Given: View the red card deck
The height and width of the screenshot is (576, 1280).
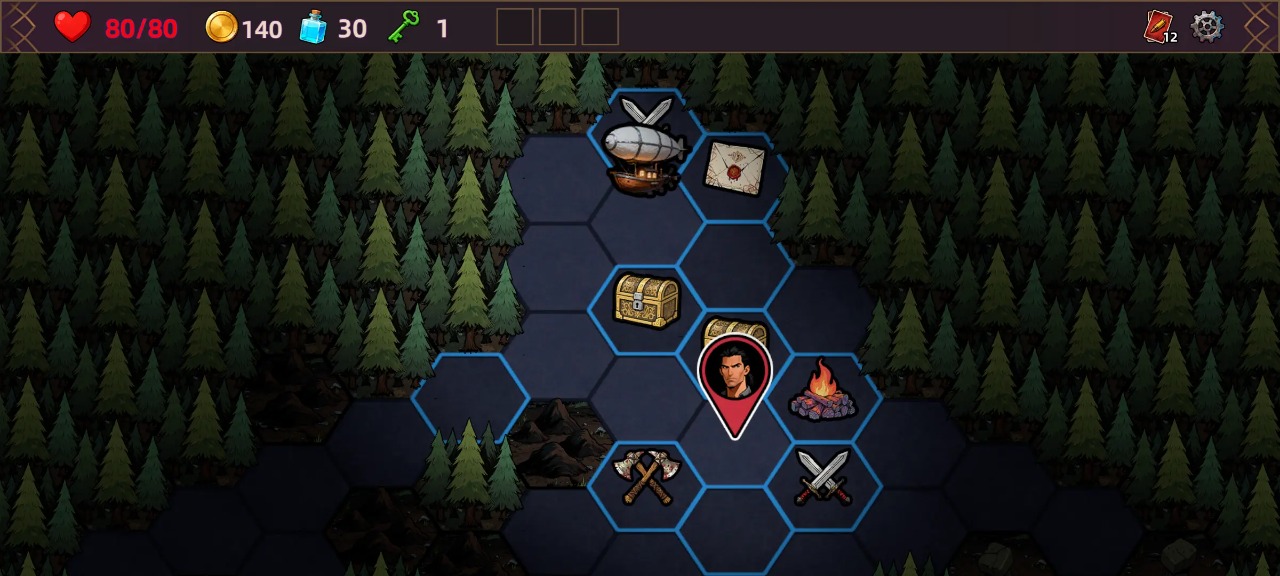Looking at the screenshot, I should point(1158,27).
